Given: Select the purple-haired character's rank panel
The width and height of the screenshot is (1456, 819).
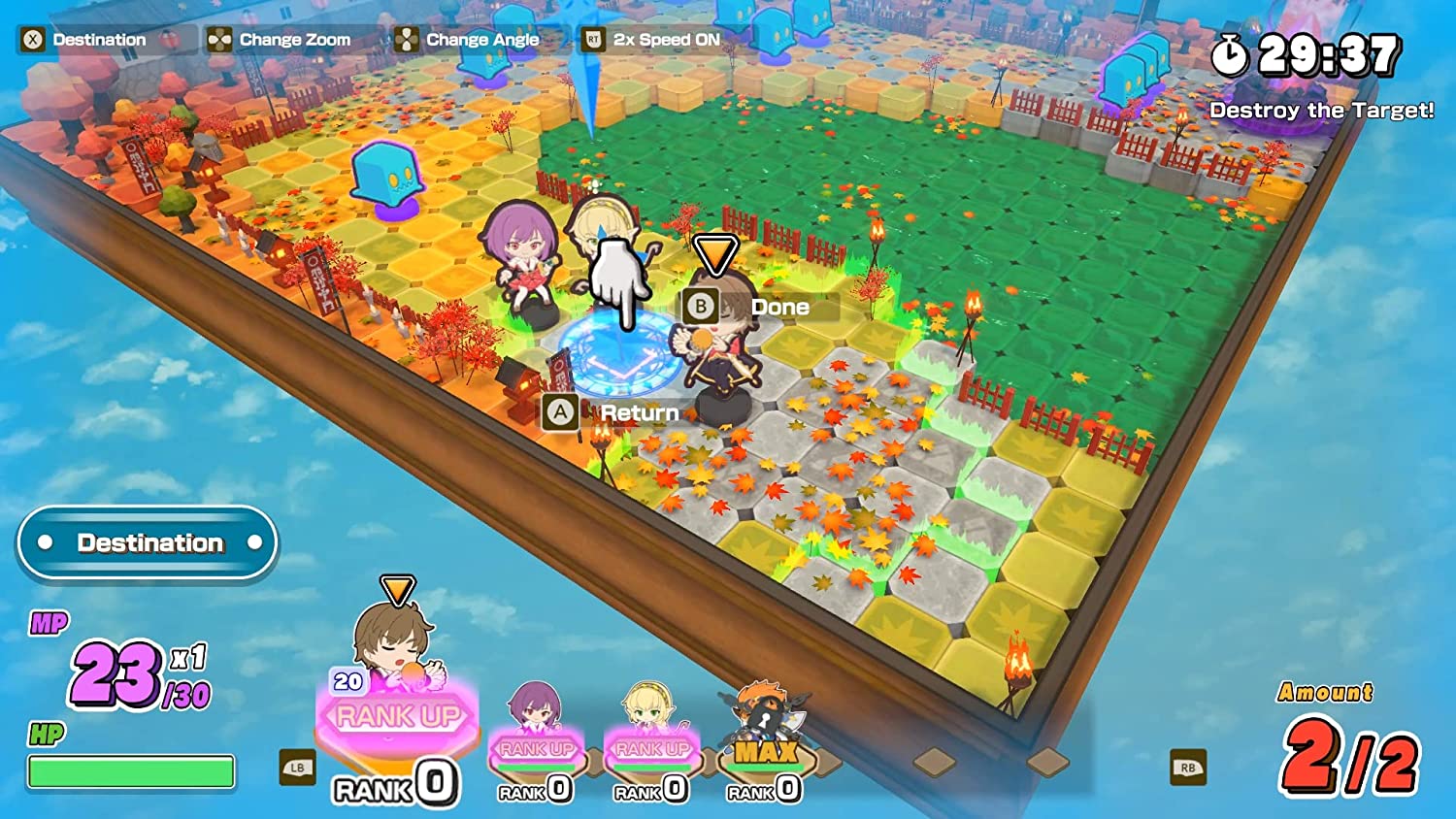Looking at the screenshot, I should [536, 749].
